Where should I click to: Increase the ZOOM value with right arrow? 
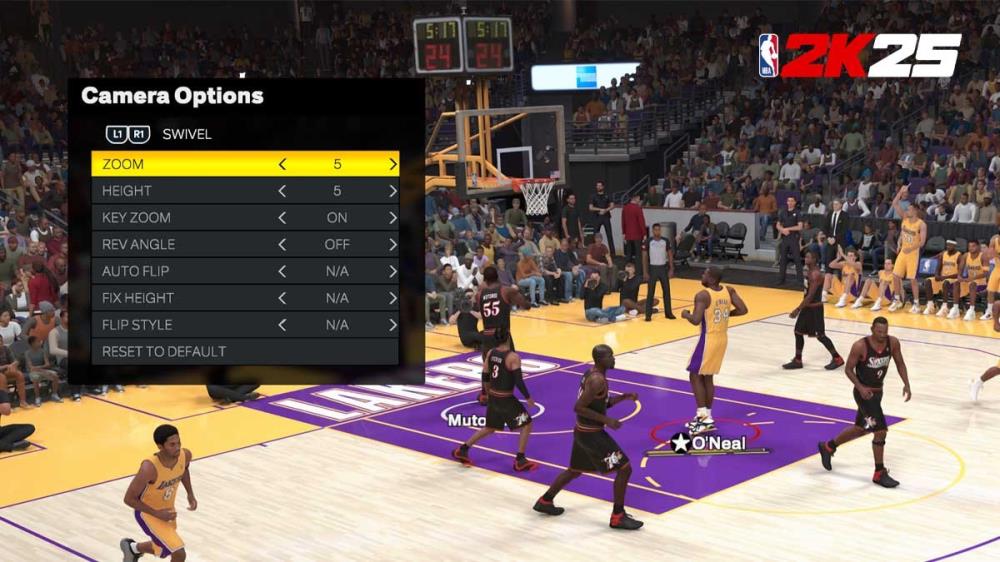(393, 164)
